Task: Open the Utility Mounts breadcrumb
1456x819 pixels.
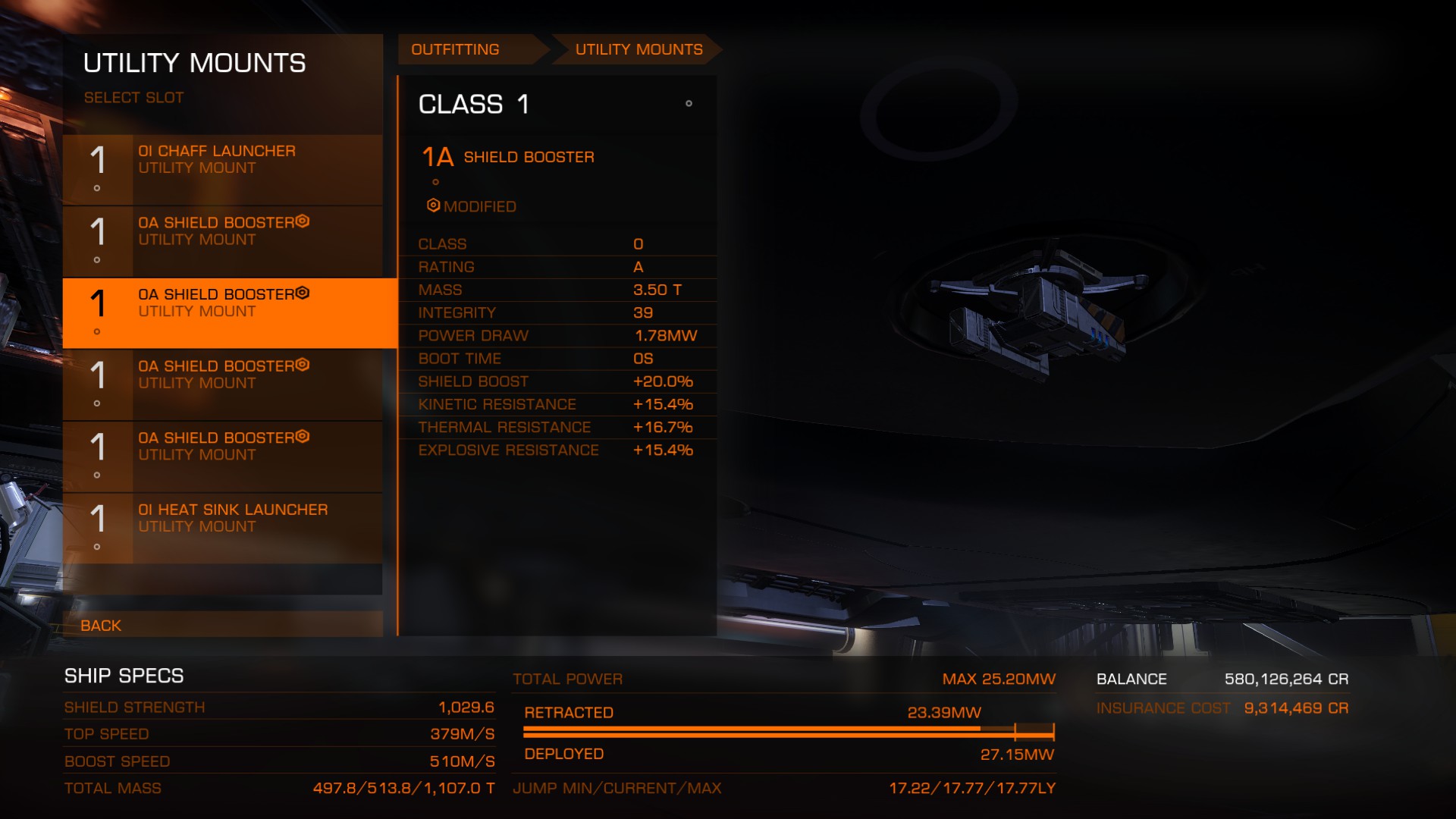Action: pos(639,50)
